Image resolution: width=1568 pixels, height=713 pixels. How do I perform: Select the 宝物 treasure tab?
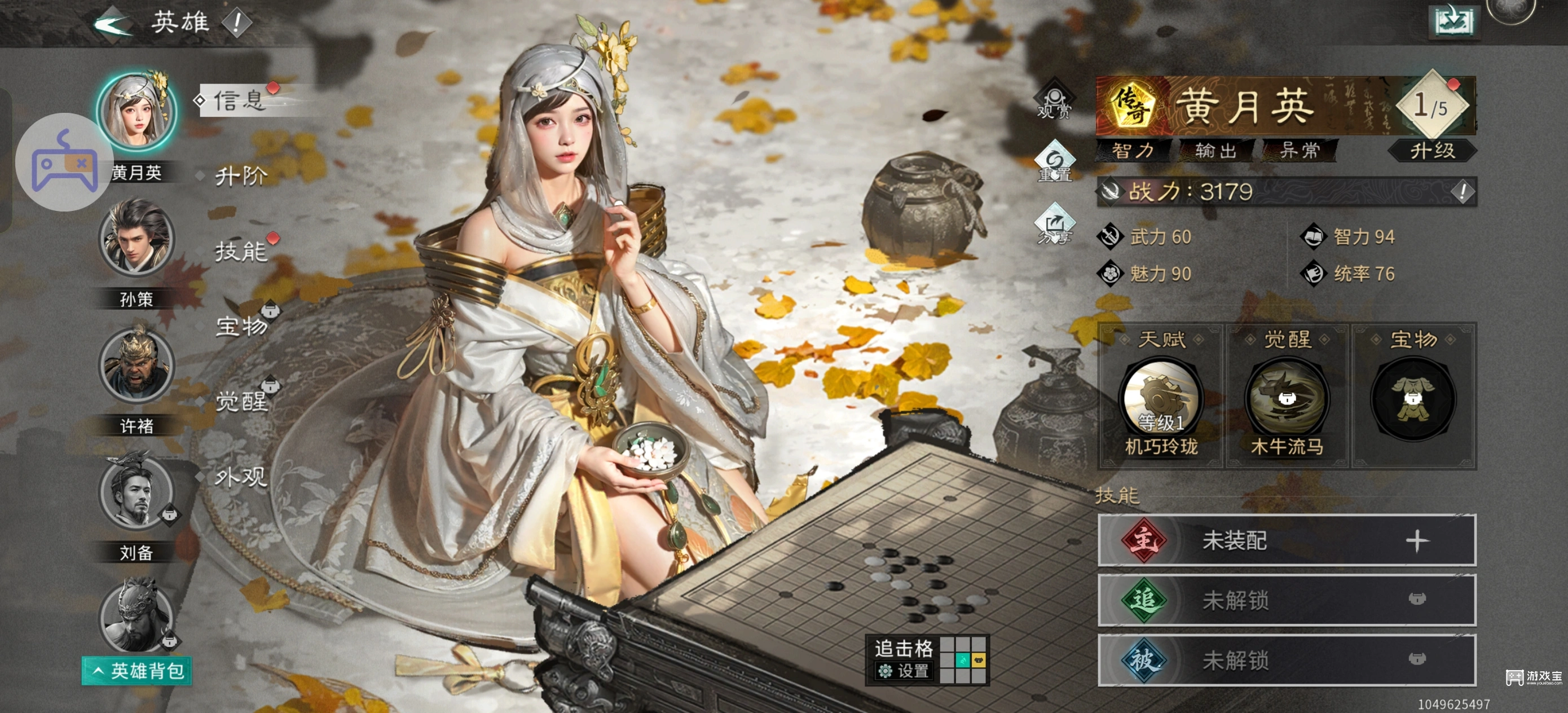[x=241, y=327]
